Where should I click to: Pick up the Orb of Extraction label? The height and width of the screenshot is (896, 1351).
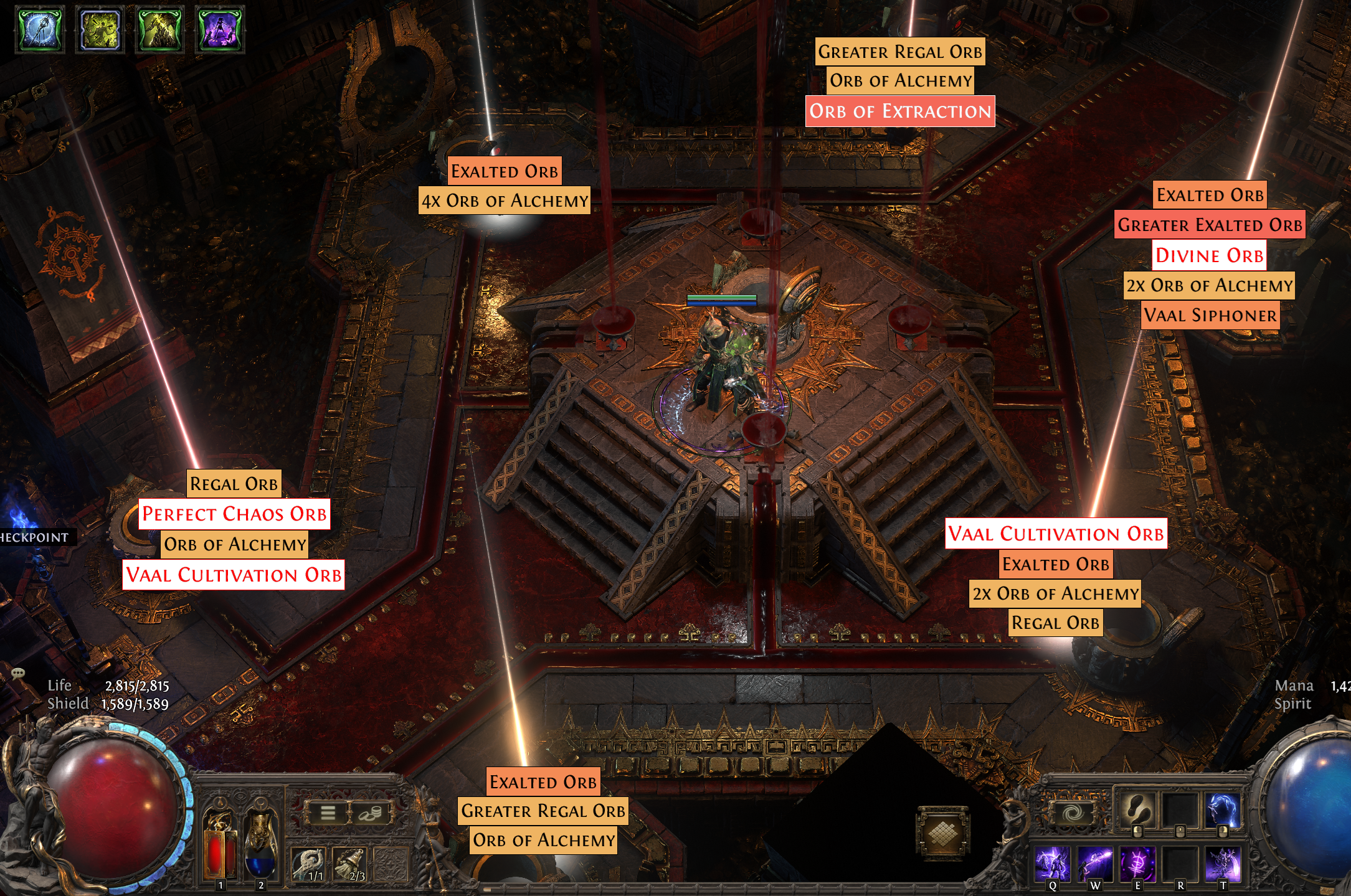(900, 111)
